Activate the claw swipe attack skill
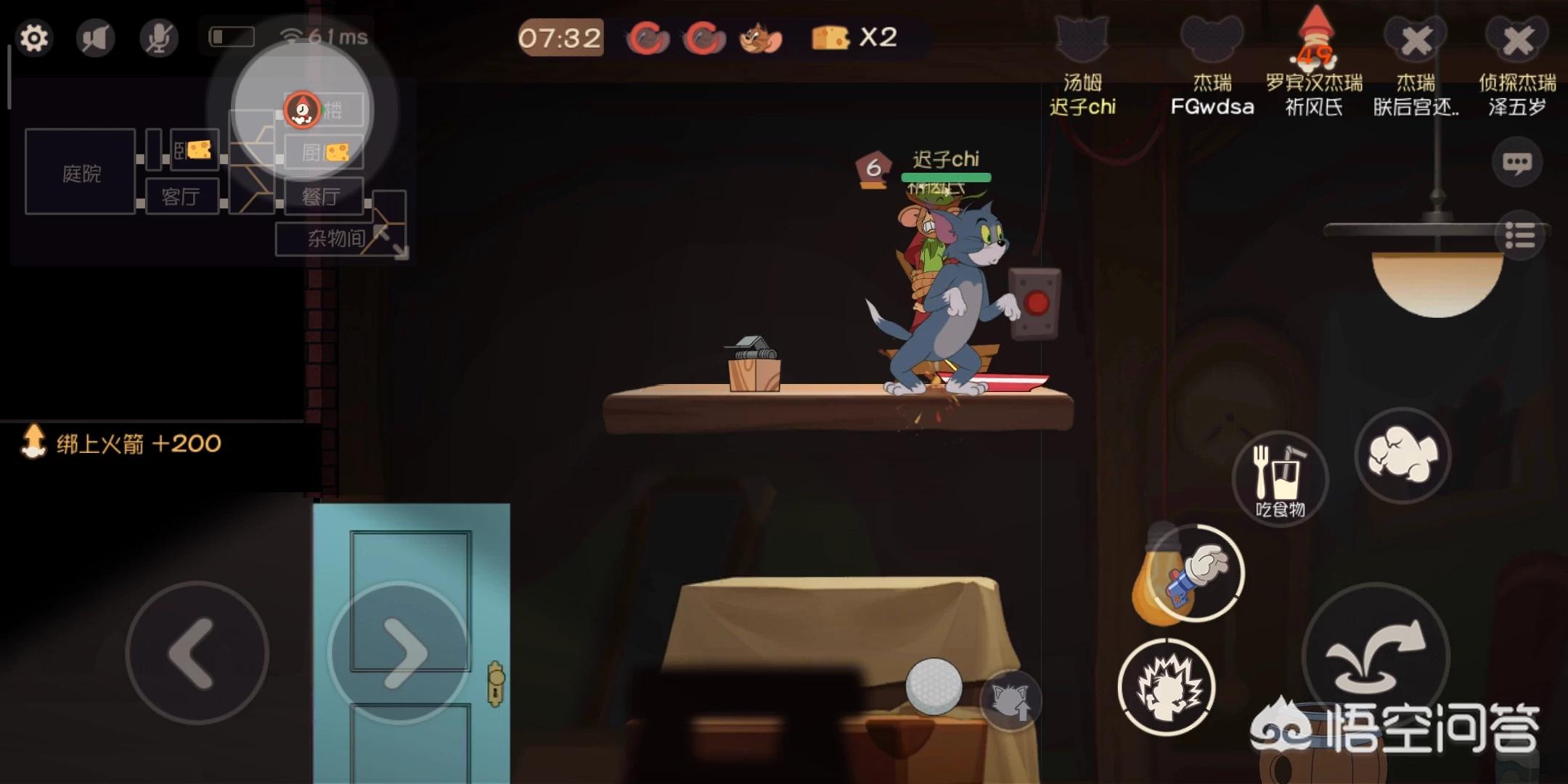The width and height of the screenshot is (1568, 784). [x=1167, y=687]
